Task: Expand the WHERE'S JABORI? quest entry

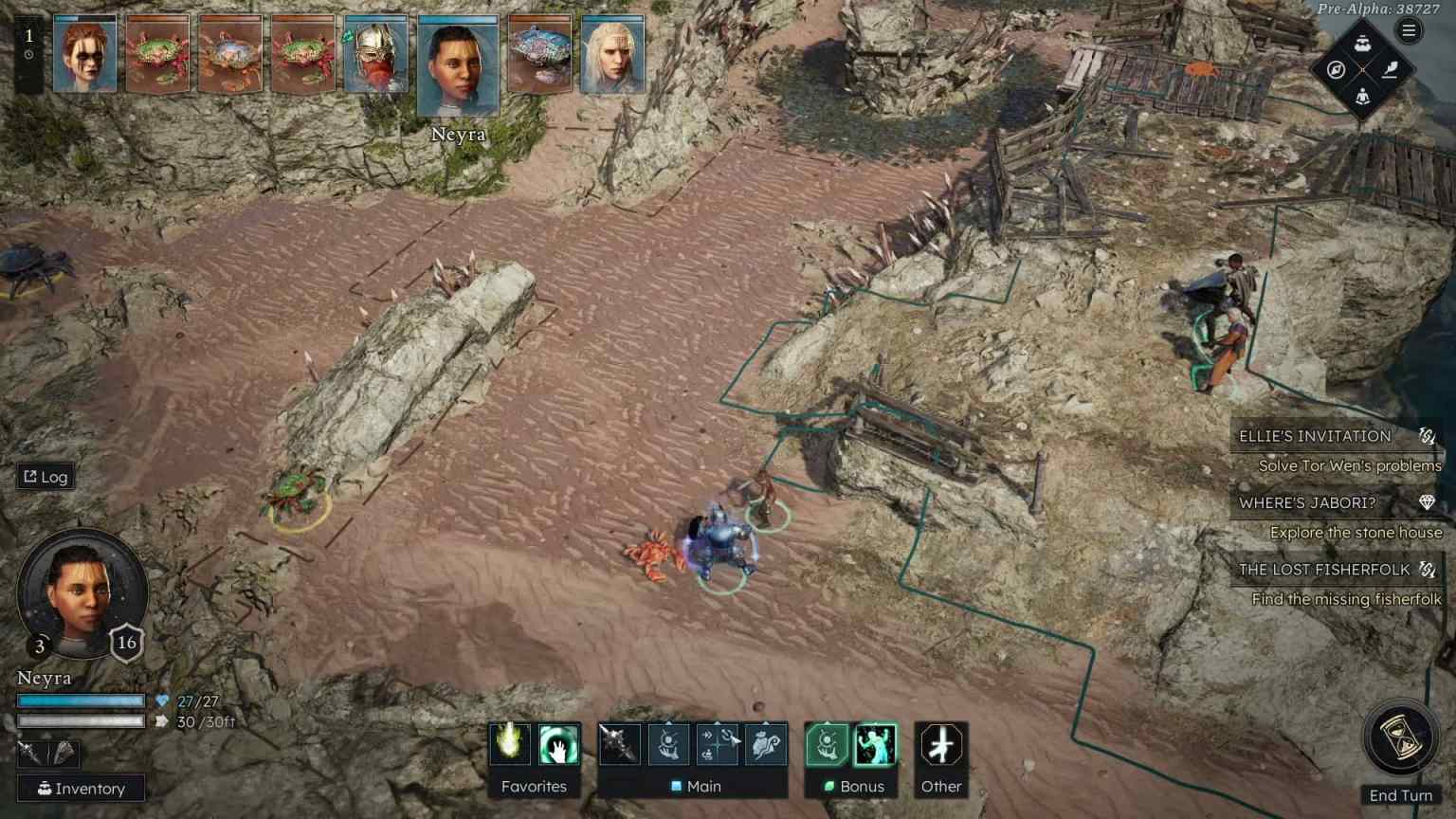Action: coord(1309,502)
